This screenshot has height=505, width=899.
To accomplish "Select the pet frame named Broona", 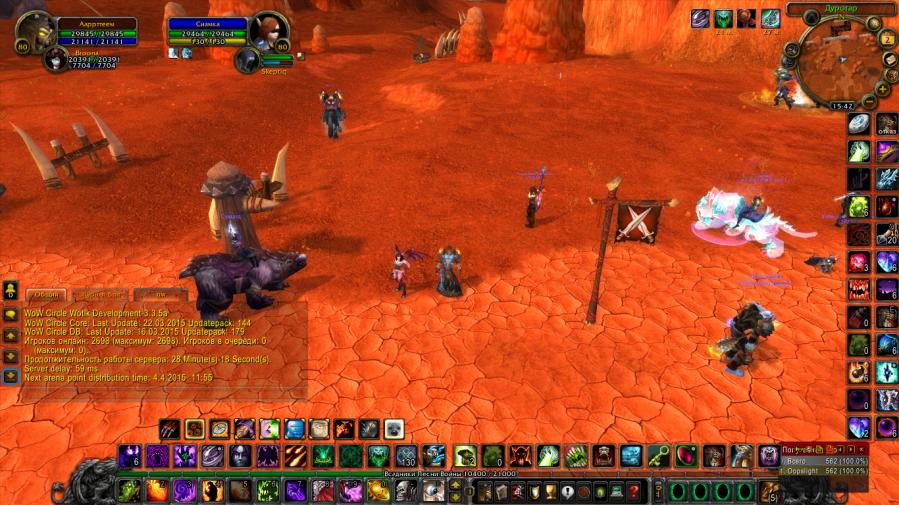I will coord(57,60).
